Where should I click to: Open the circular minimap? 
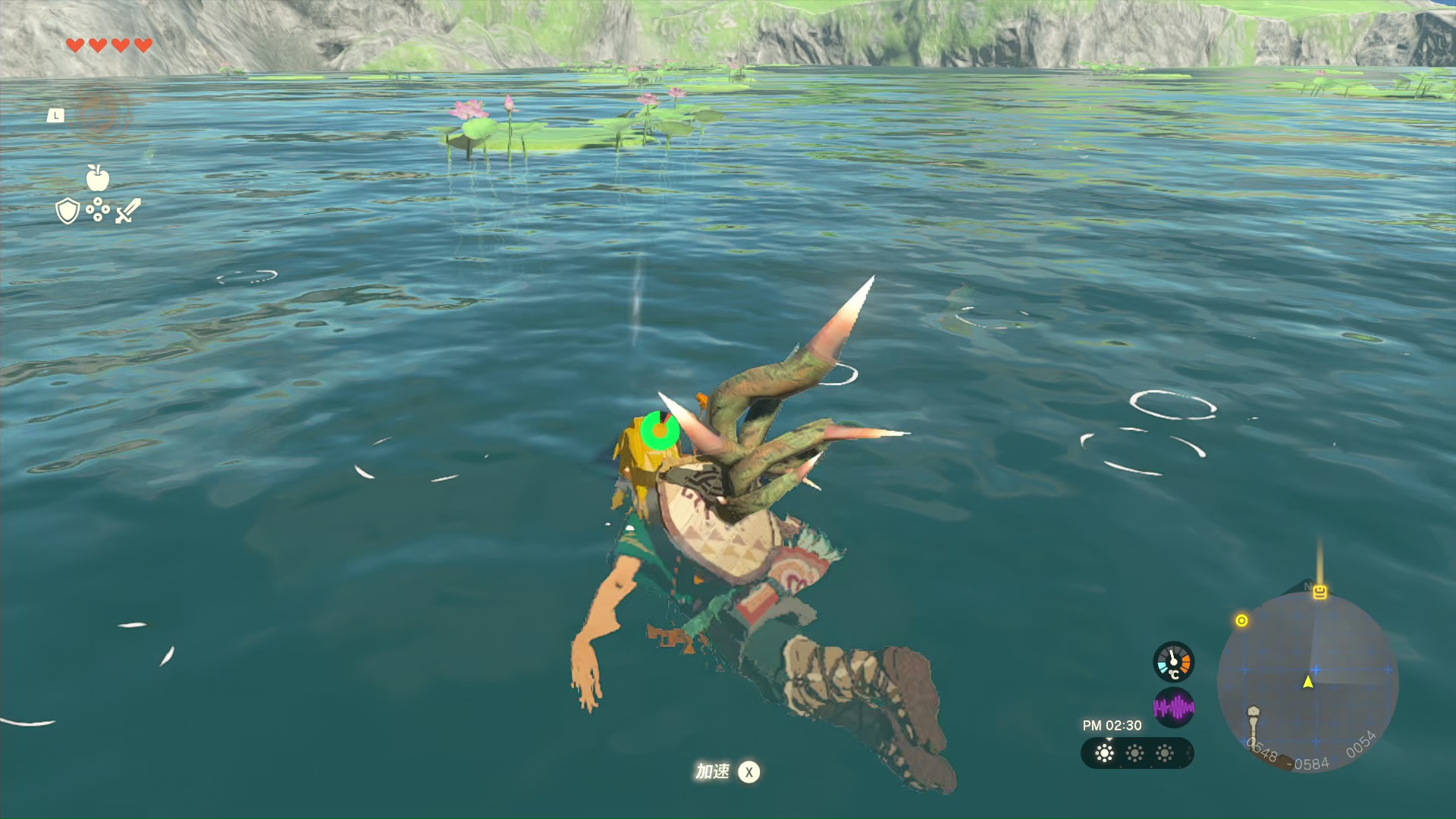(1307, 682)
